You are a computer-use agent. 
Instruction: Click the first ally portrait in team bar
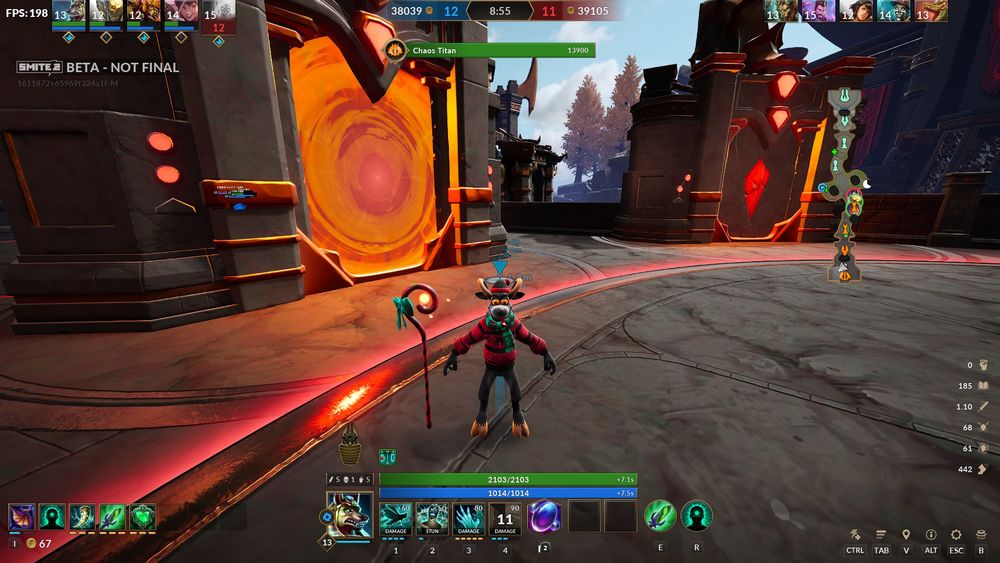click(68, 12)
